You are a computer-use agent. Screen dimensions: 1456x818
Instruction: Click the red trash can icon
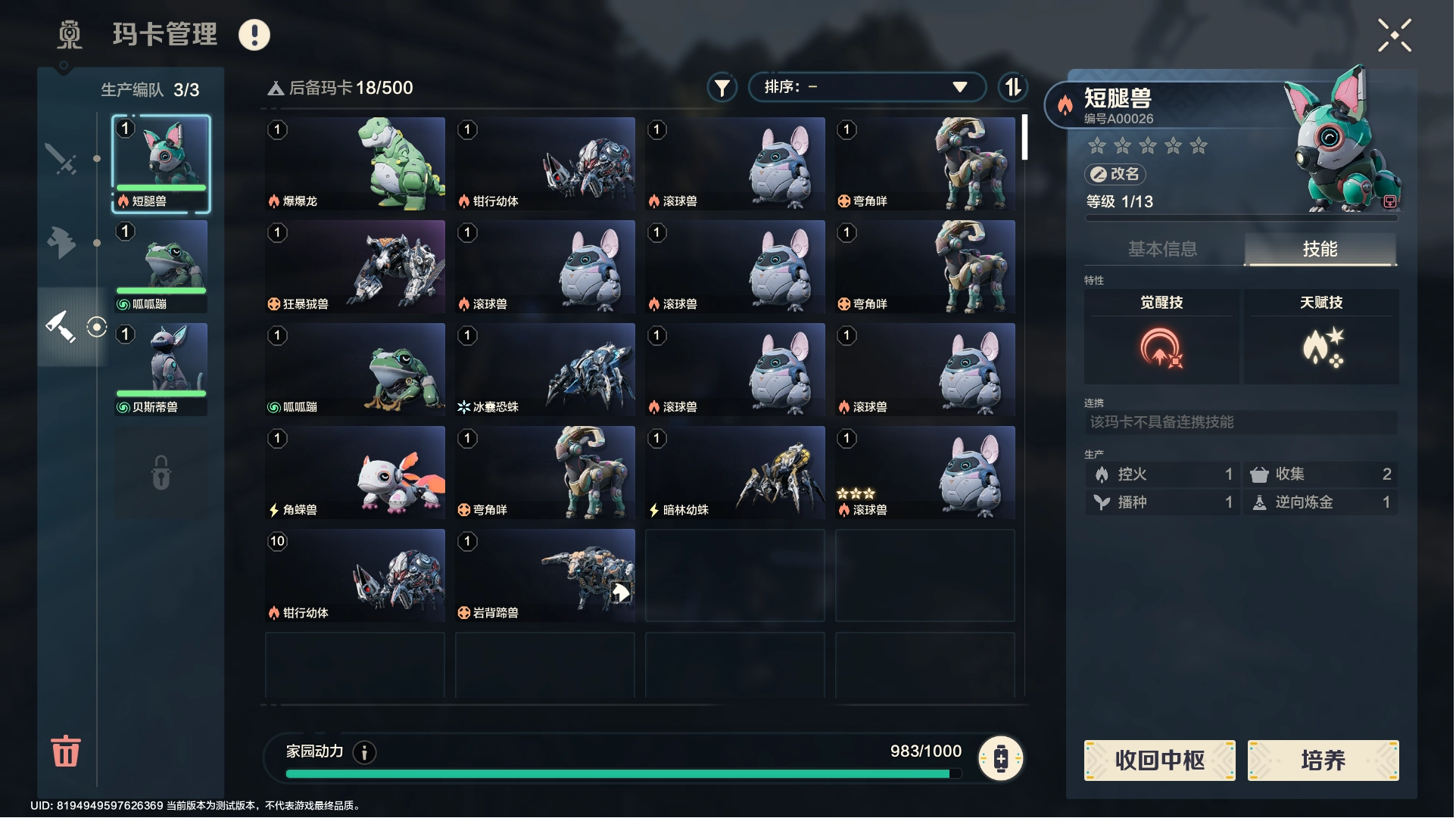(65, 751)
